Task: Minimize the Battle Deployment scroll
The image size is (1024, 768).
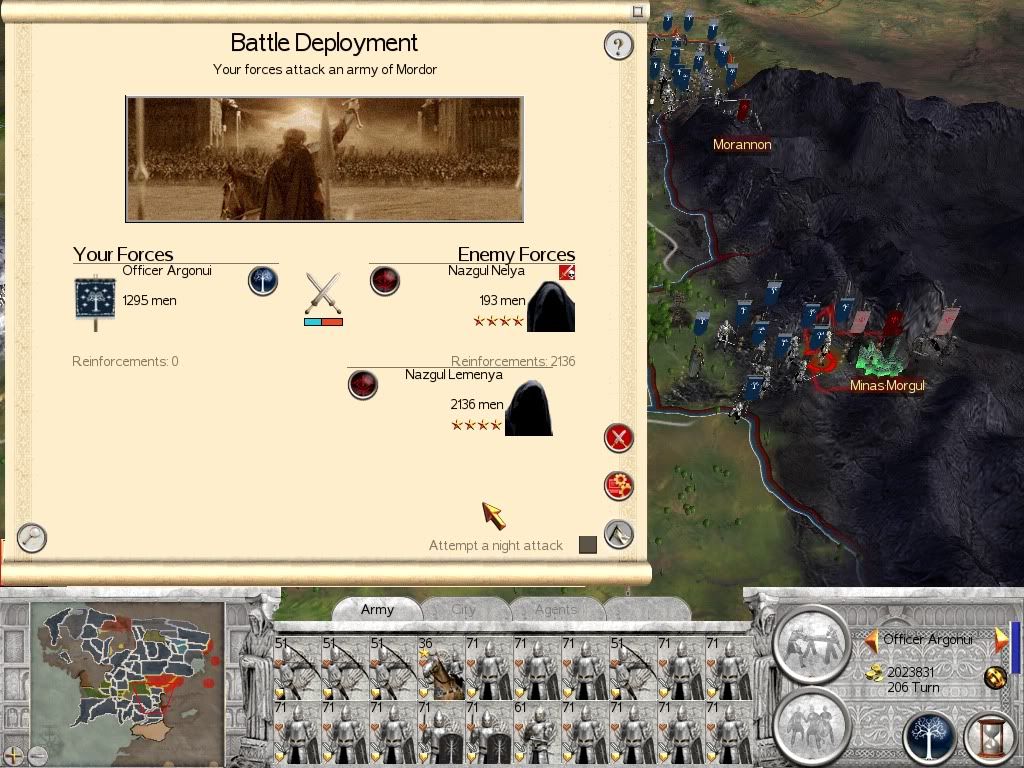Action: coord(638,12)
